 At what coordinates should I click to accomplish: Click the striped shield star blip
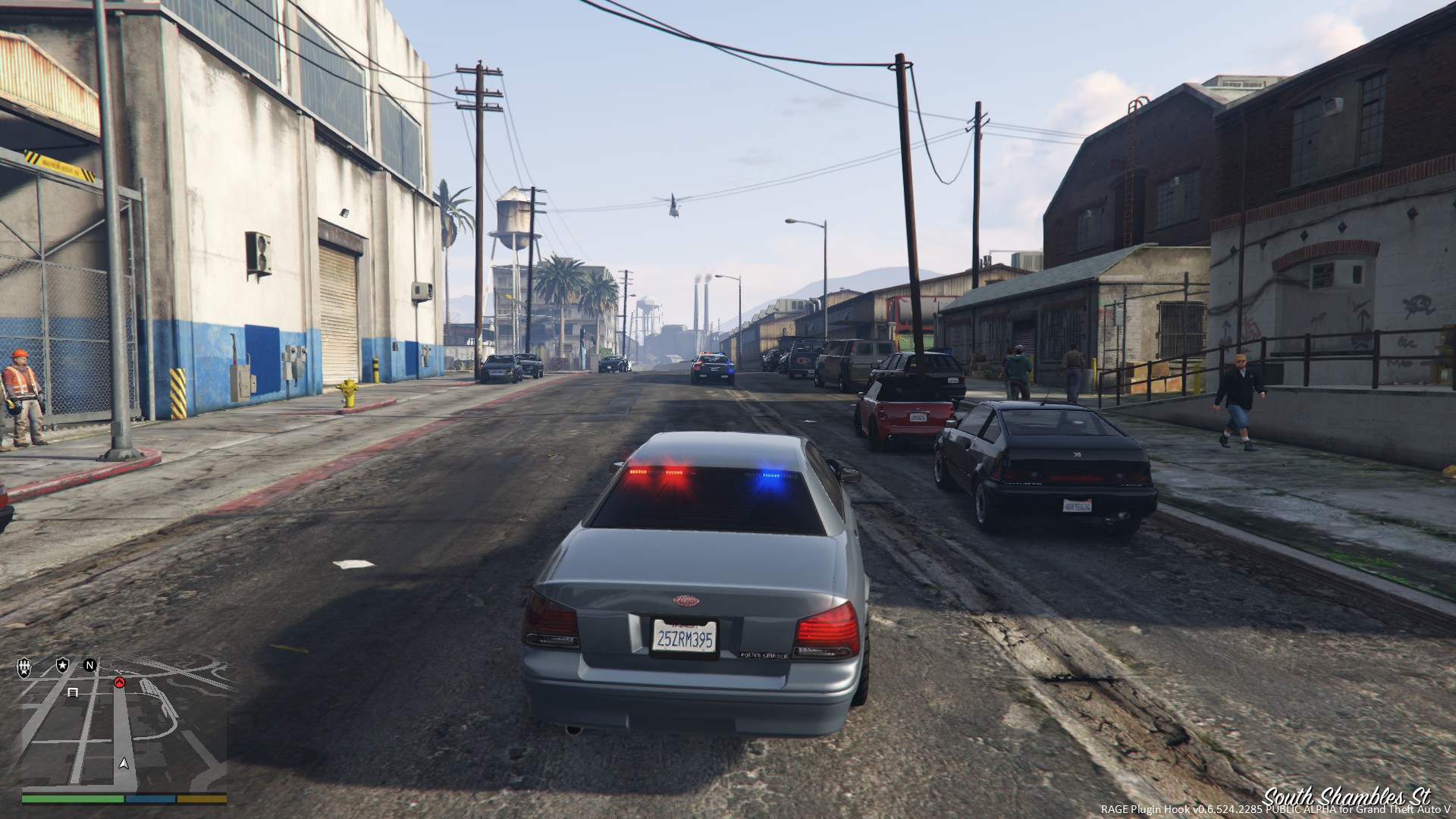(x=24, y=667)
